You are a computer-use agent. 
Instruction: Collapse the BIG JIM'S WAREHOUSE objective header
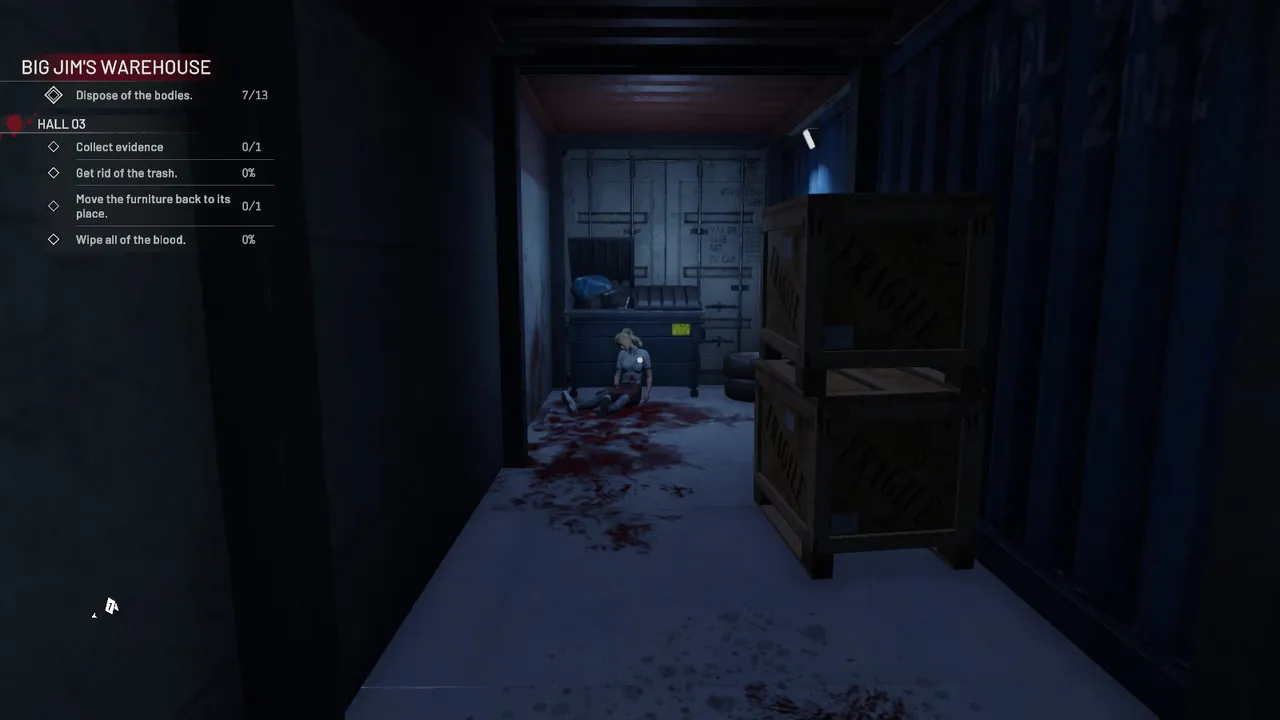pyautogui.click(x=116, y=67)
